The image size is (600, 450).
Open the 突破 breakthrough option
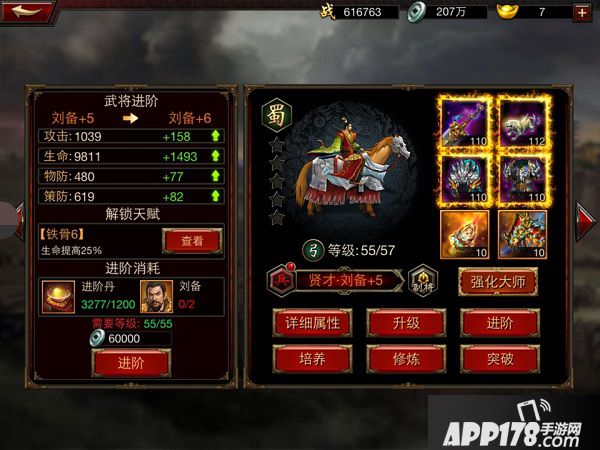pos(500,358)
